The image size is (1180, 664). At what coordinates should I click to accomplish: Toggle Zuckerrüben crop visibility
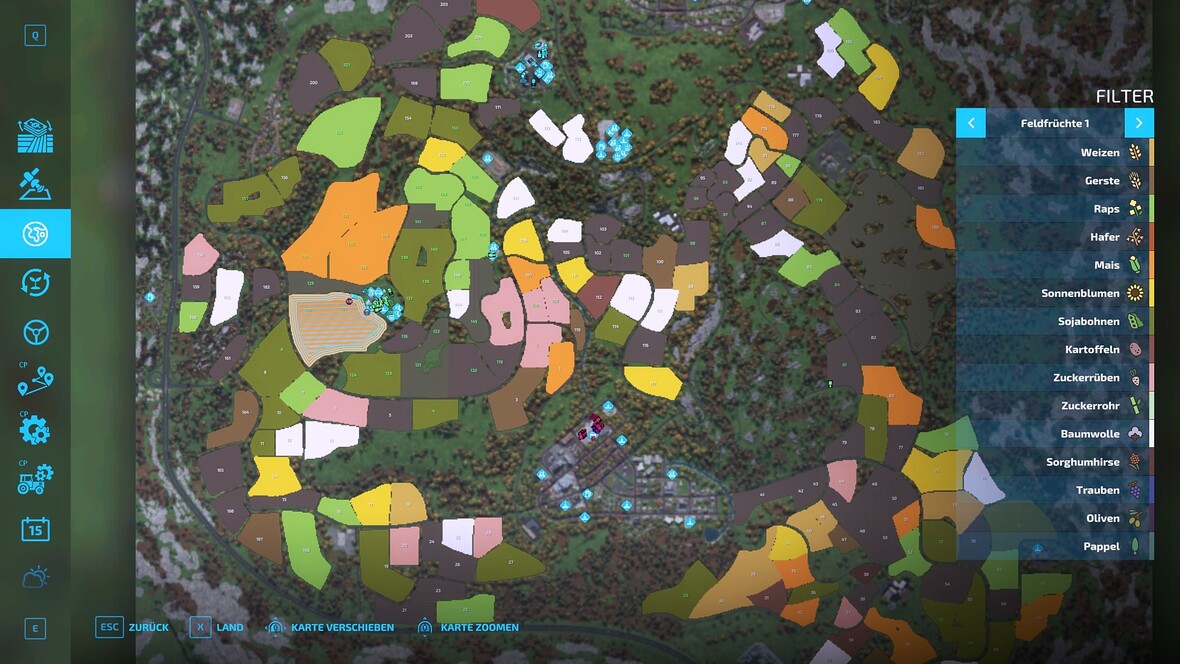click(x=1054, y=378)
